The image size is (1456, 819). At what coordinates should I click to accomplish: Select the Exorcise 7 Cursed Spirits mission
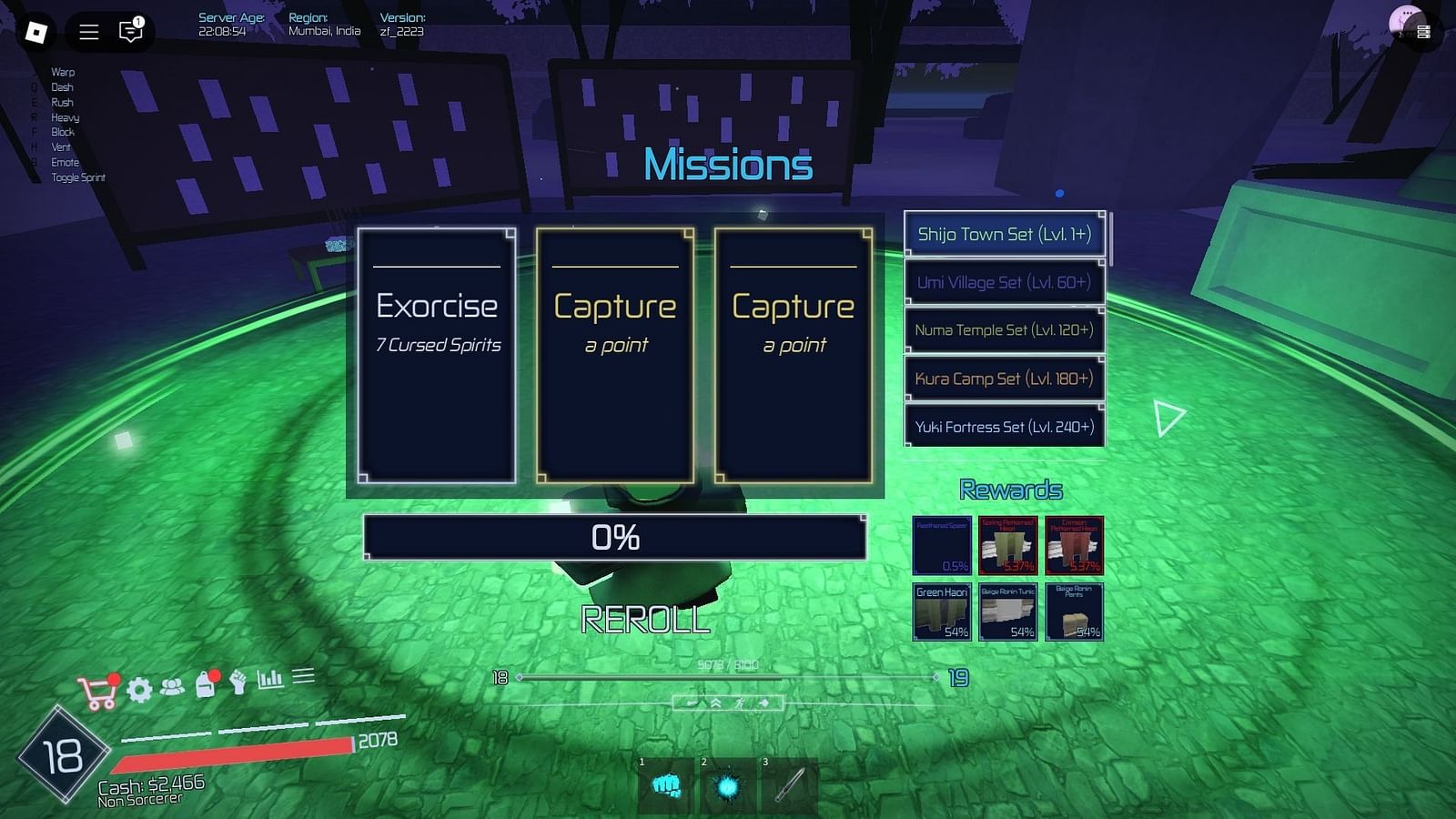click(436, 355)
